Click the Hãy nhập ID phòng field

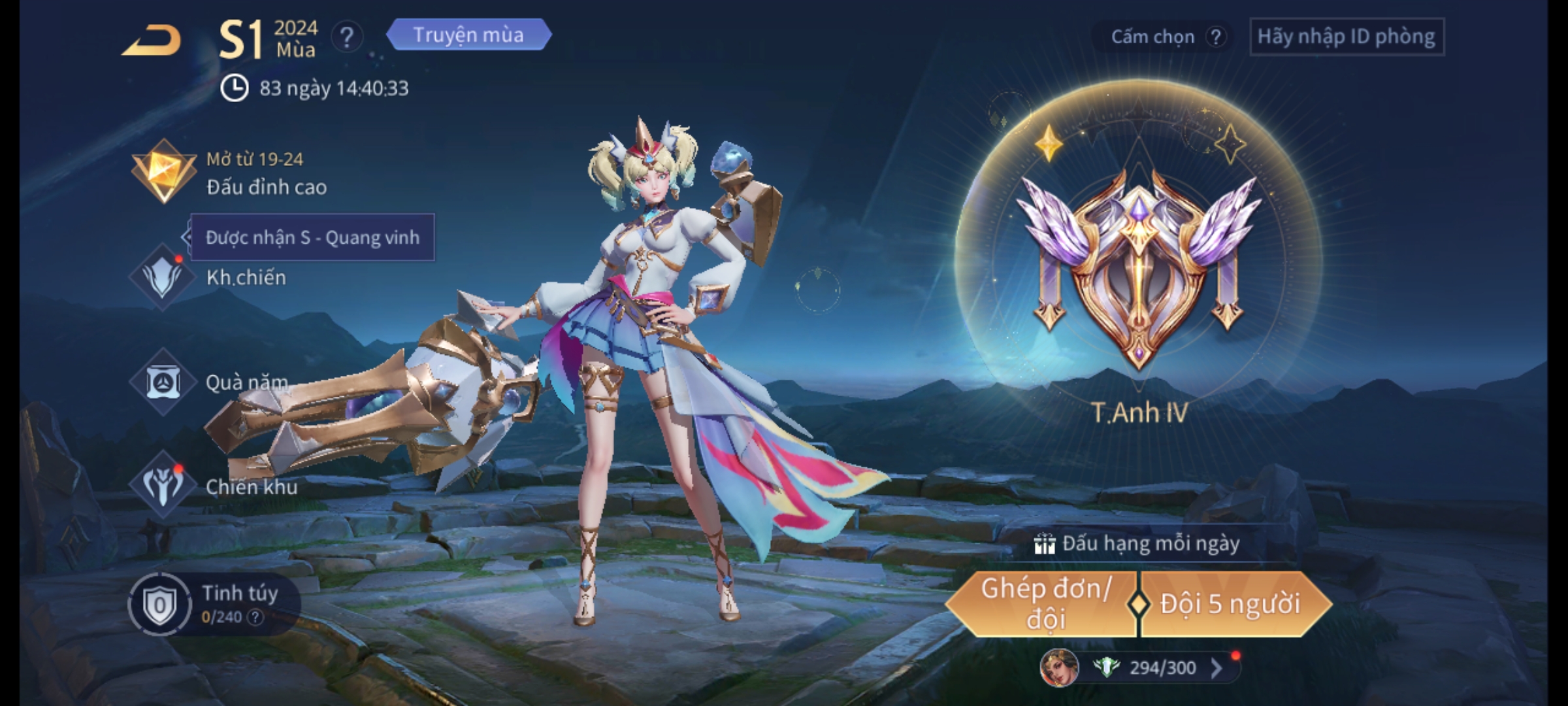[1347, 37]
